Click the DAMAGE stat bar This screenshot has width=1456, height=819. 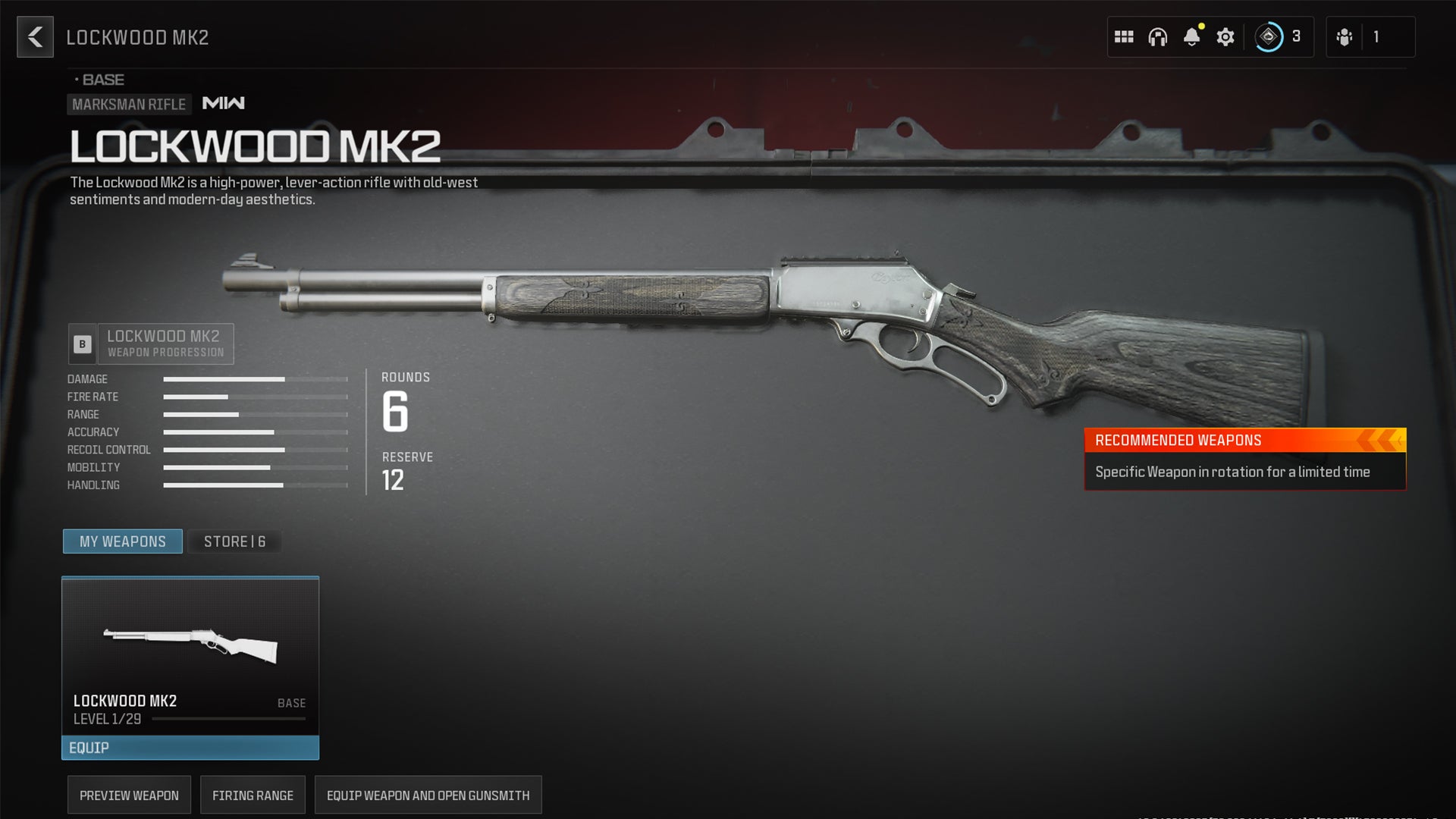click(x=254, y=379)
